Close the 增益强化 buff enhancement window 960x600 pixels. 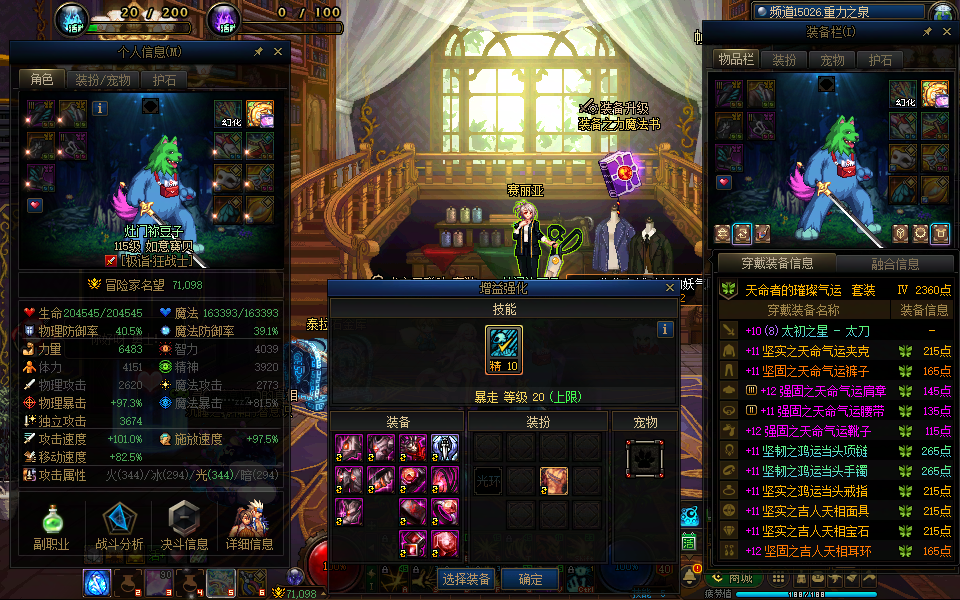(x=669, y=289)
